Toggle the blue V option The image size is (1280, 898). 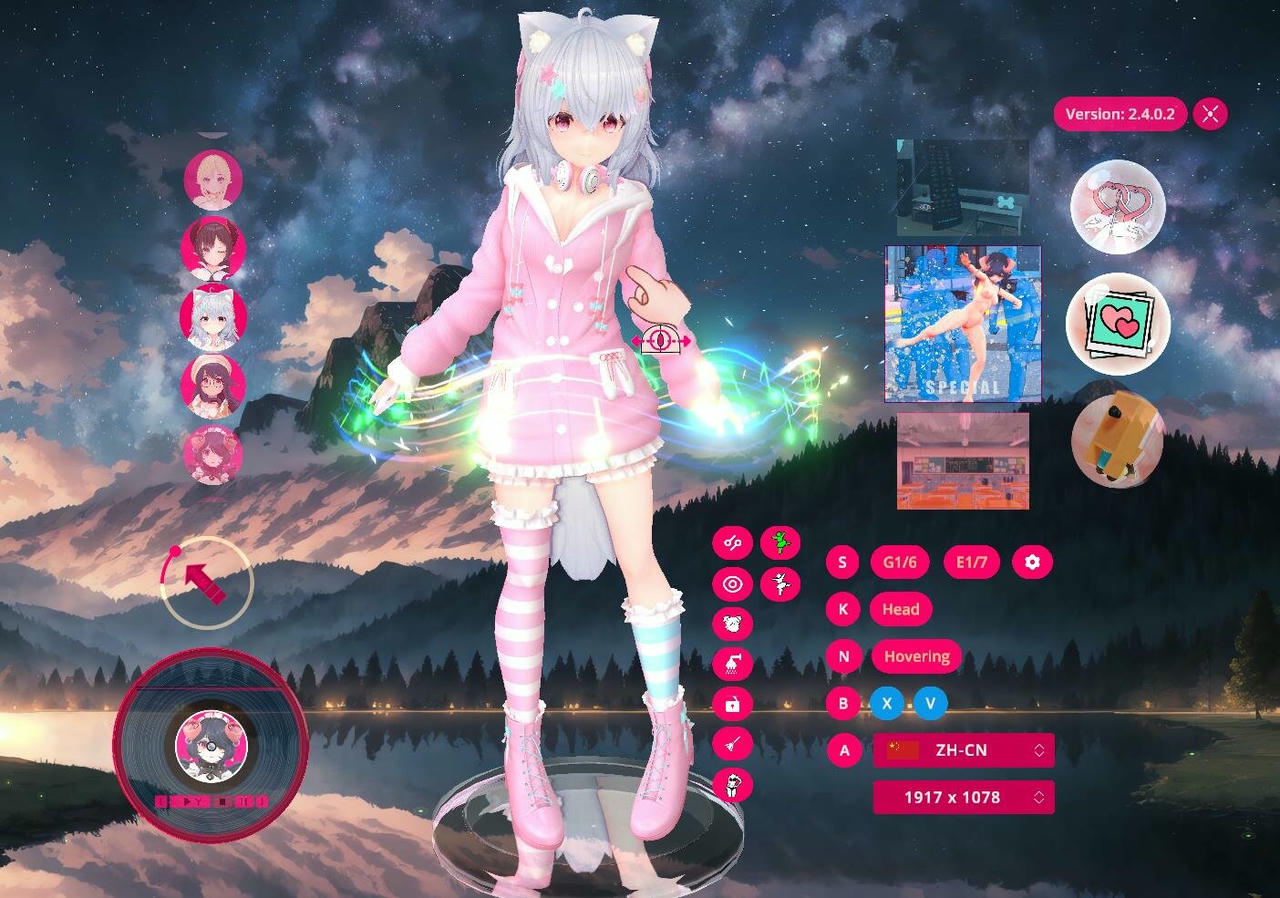click(929, 704)
